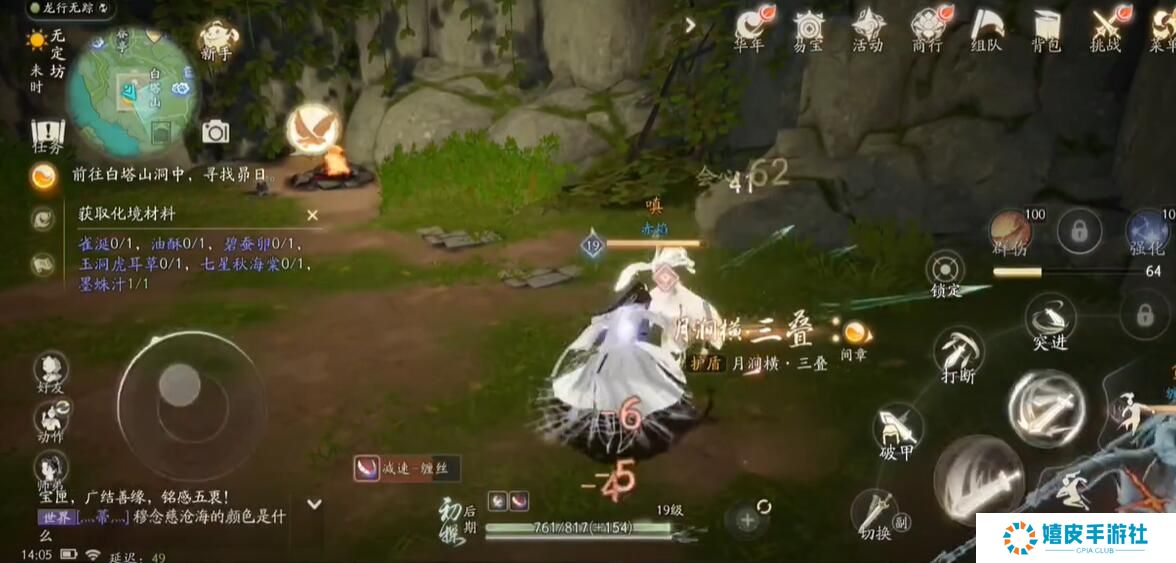Open the 组队 team menu
1176x563 pixels.
tap(987, 28)
